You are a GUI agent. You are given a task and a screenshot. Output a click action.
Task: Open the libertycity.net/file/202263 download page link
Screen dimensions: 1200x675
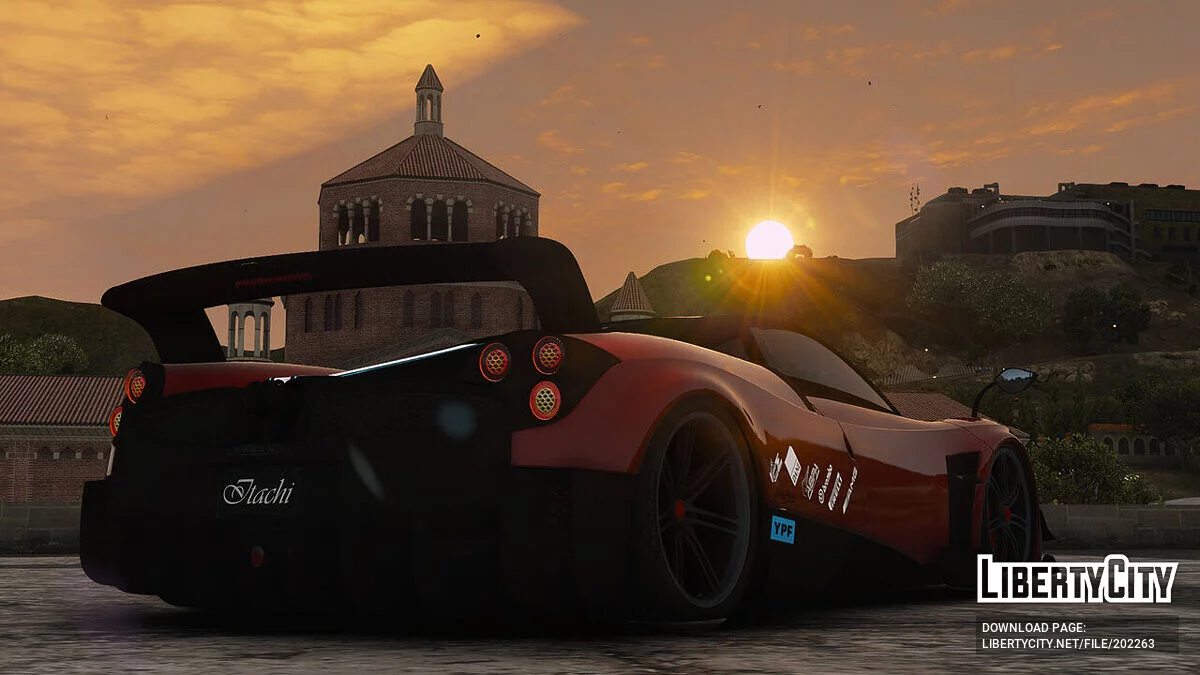pyautogui.click(x=1067, y=643)
